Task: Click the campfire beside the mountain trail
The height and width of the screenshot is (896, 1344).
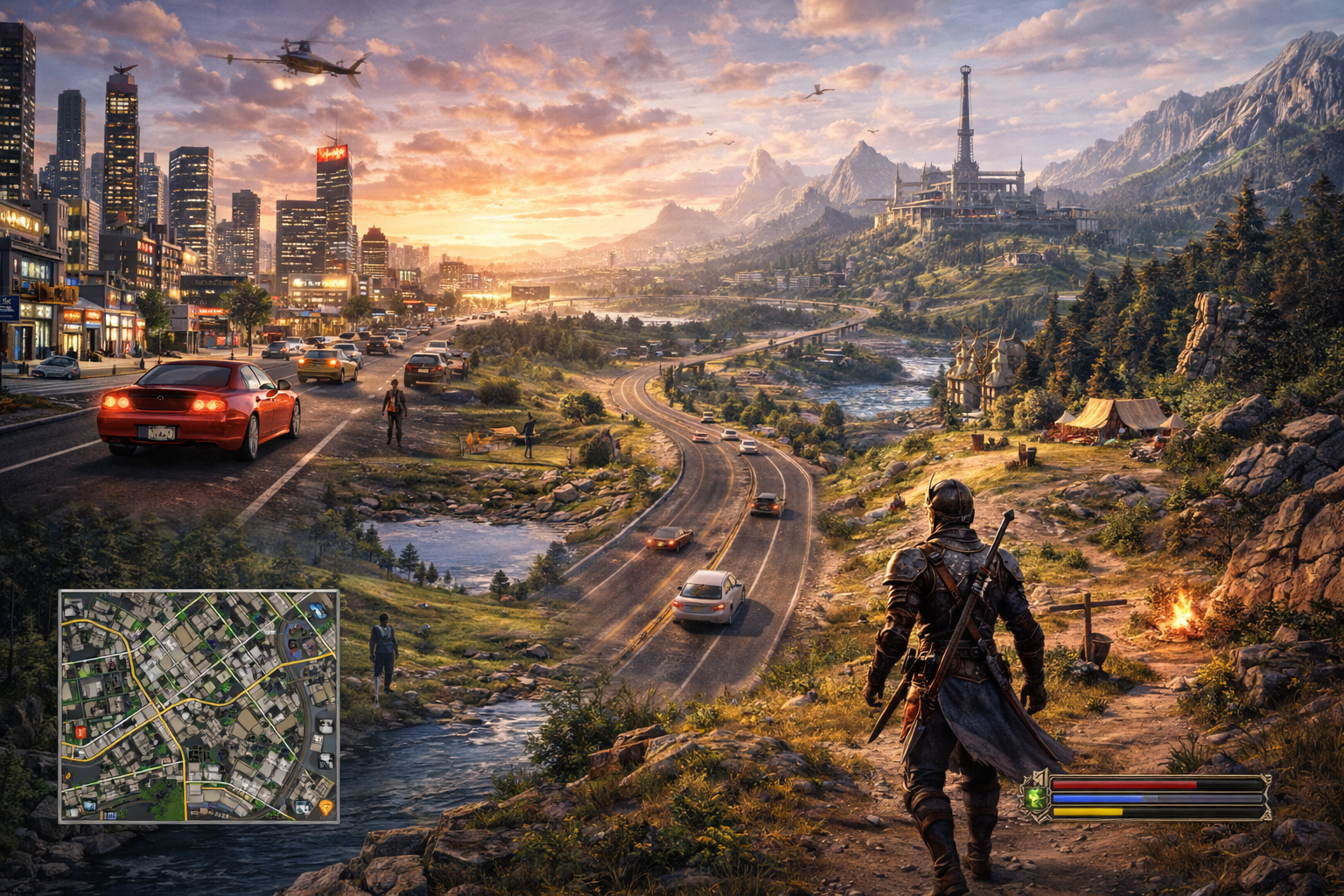Action: click(1183, 612)
